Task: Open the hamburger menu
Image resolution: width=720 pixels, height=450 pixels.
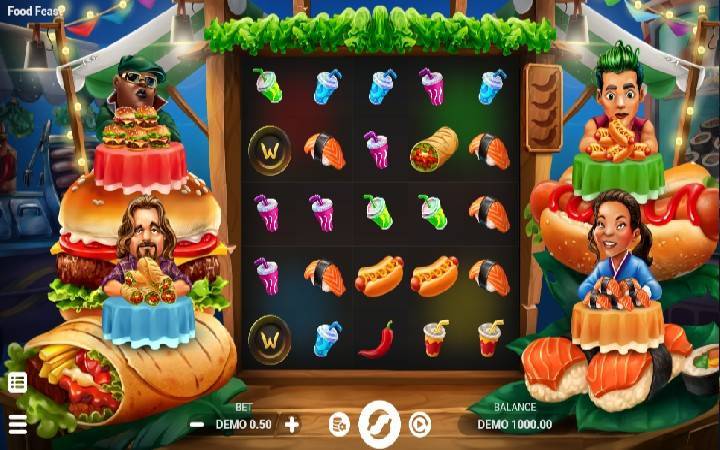Action: click(x=17, y=424)
